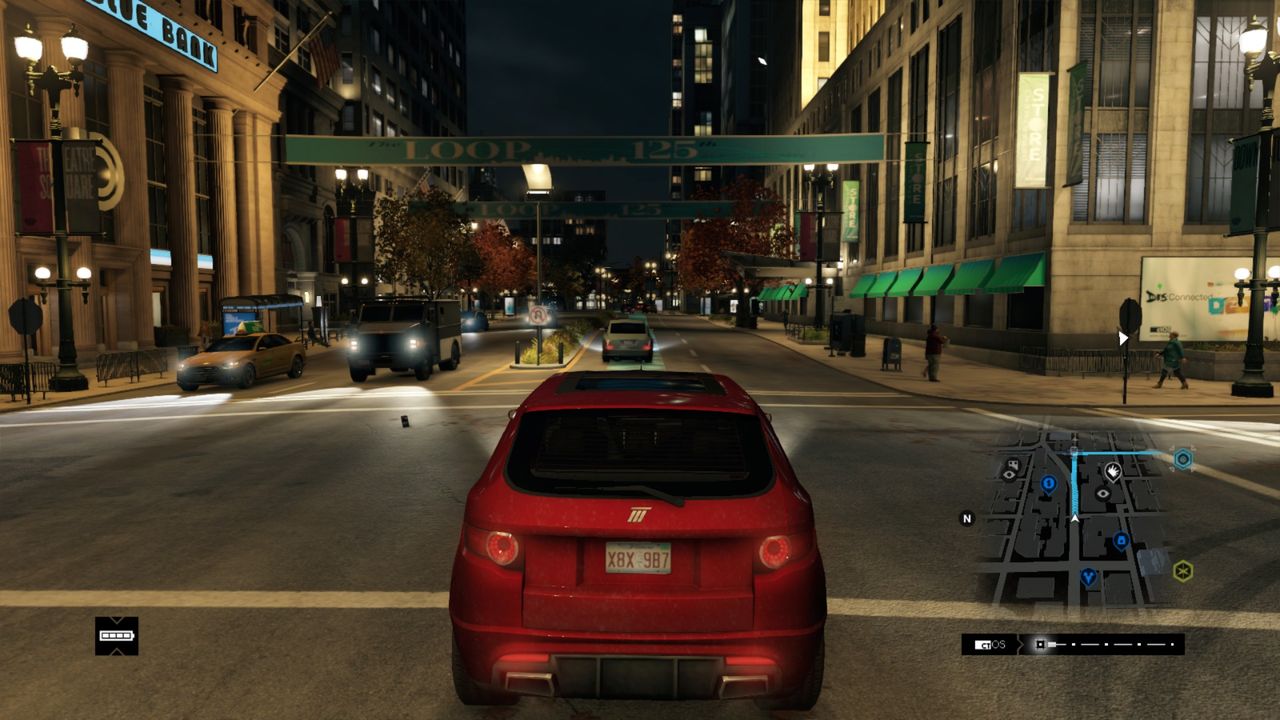1280x720 pixels.
Task: Click the blue number 1 map pin
Action: 1048,484
